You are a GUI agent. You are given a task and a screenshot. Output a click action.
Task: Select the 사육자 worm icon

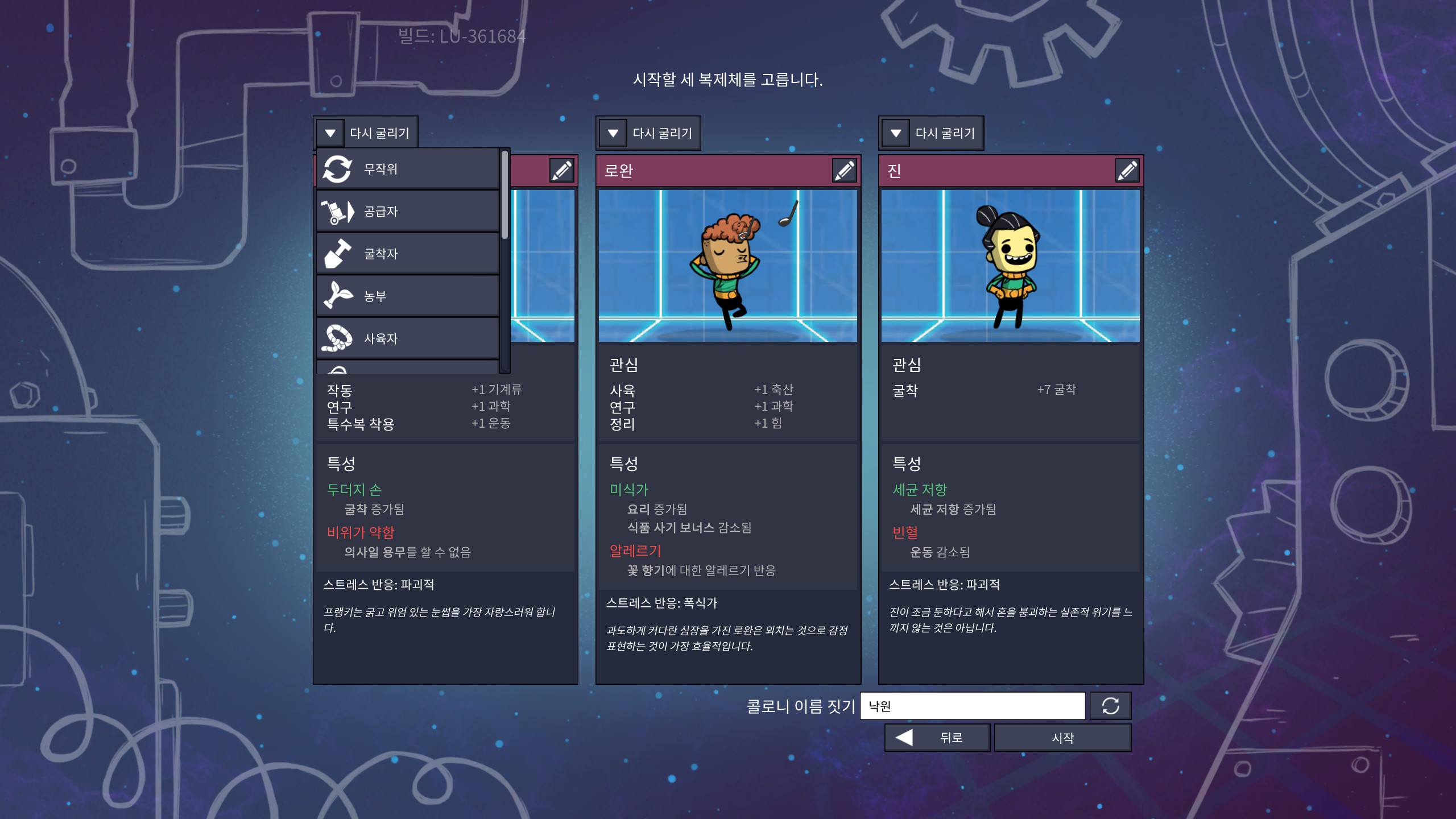338,338
